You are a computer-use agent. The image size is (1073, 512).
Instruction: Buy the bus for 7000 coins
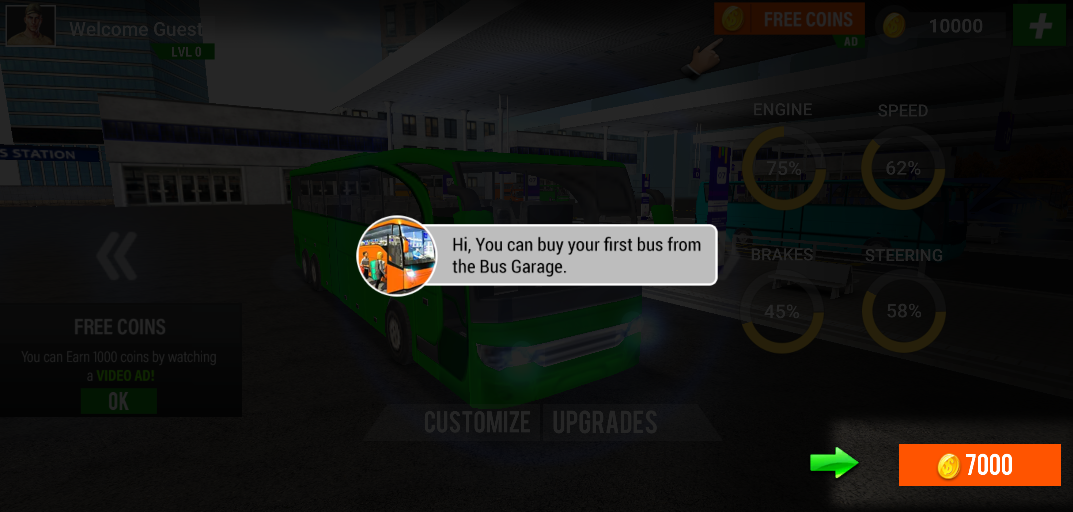click(979, 465)
